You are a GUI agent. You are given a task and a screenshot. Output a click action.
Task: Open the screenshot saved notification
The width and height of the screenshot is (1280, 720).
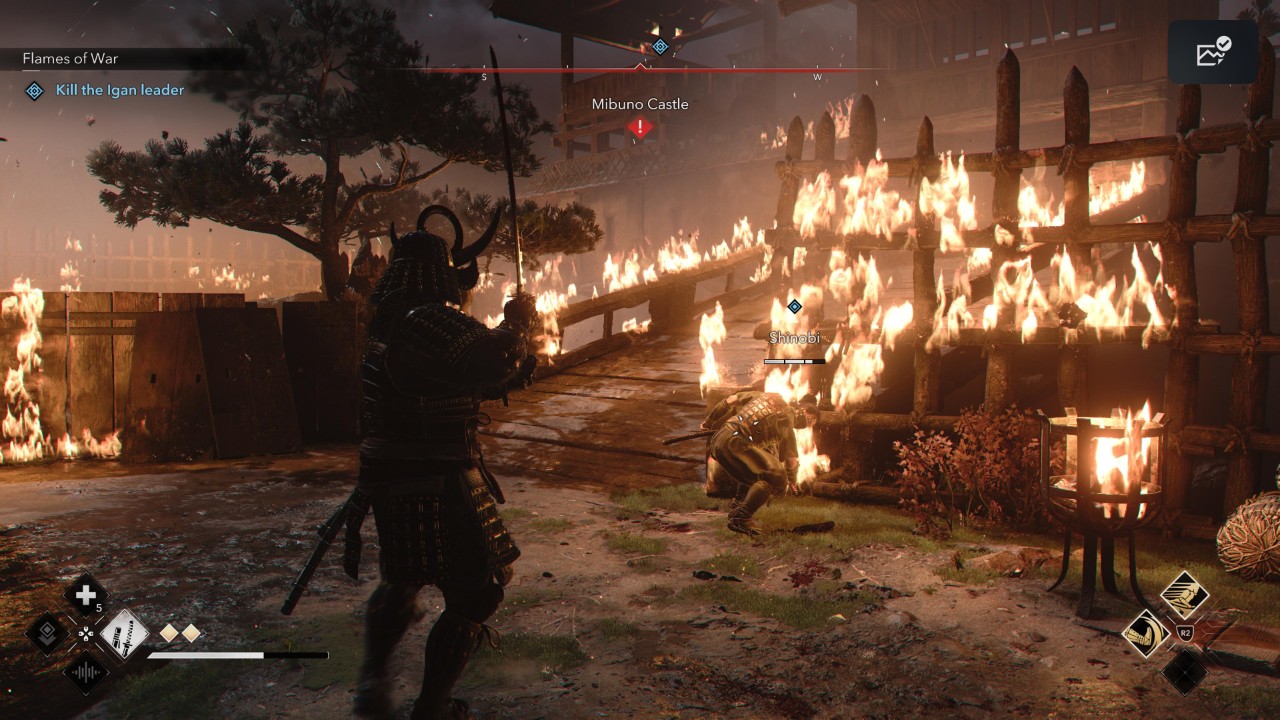click(x=1213, y=52)
